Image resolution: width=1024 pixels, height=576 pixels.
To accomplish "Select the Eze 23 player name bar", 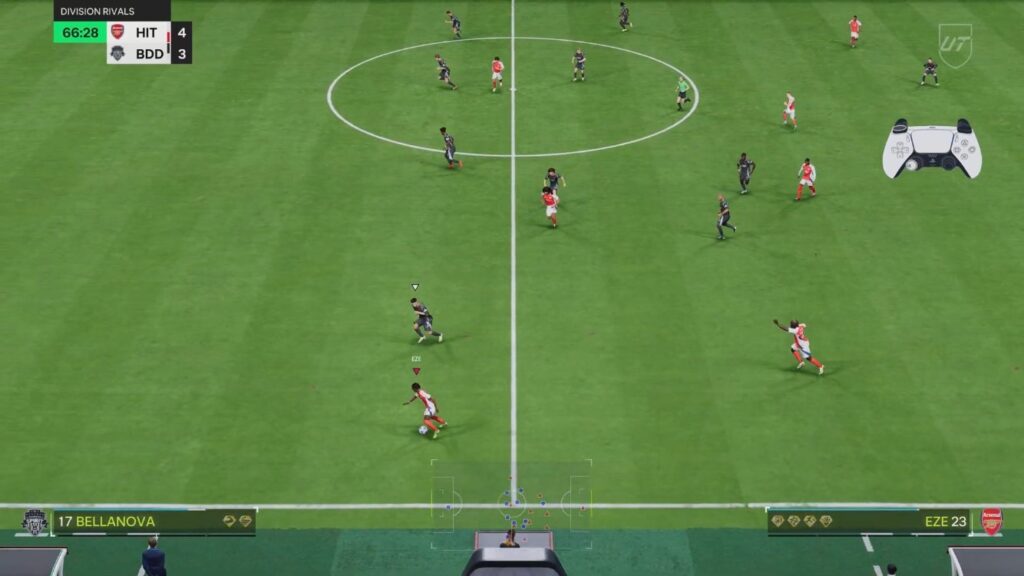I will click(868, 521).
